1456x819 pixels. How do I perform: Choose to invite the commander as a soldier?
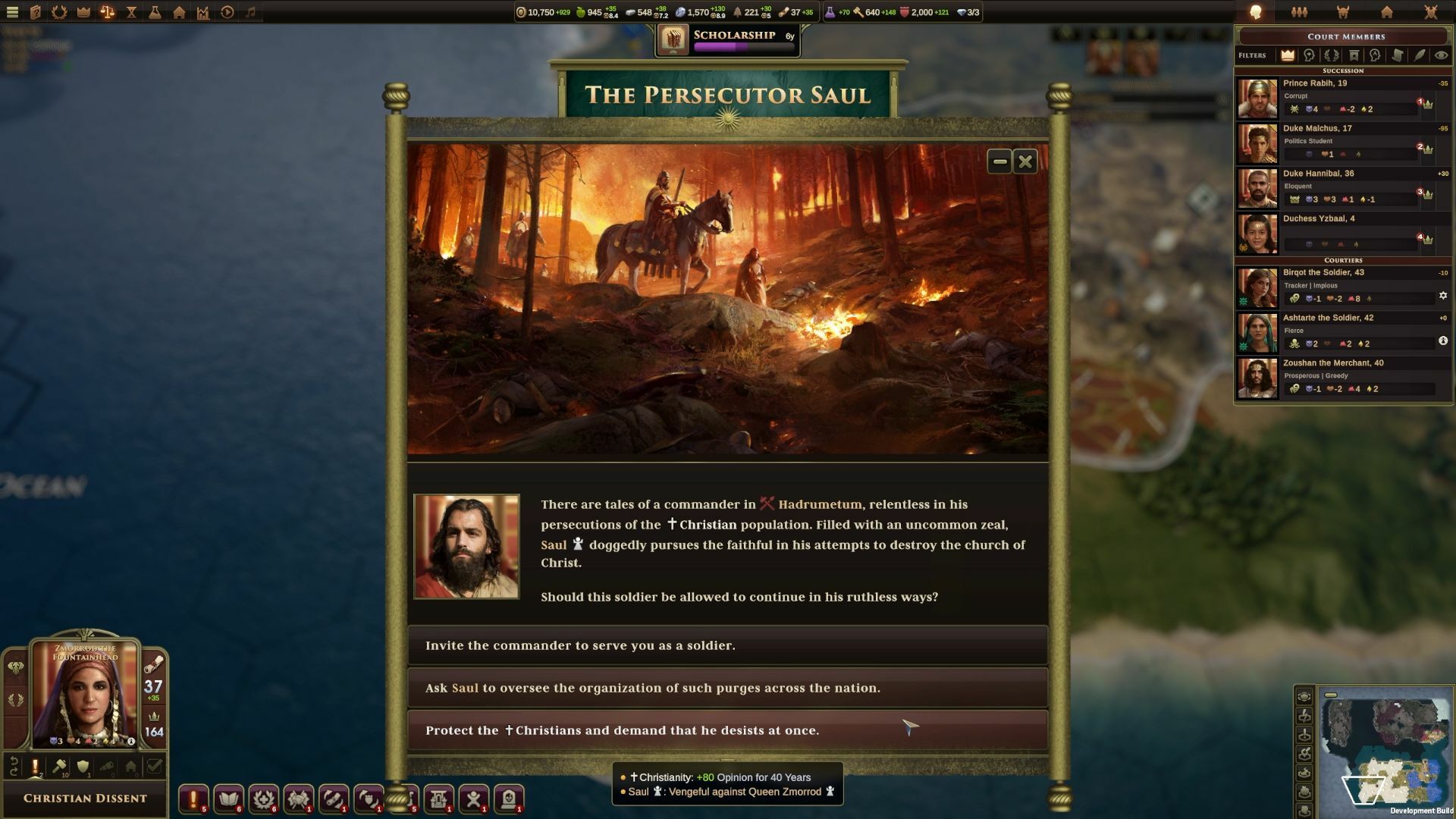point(727,646)
